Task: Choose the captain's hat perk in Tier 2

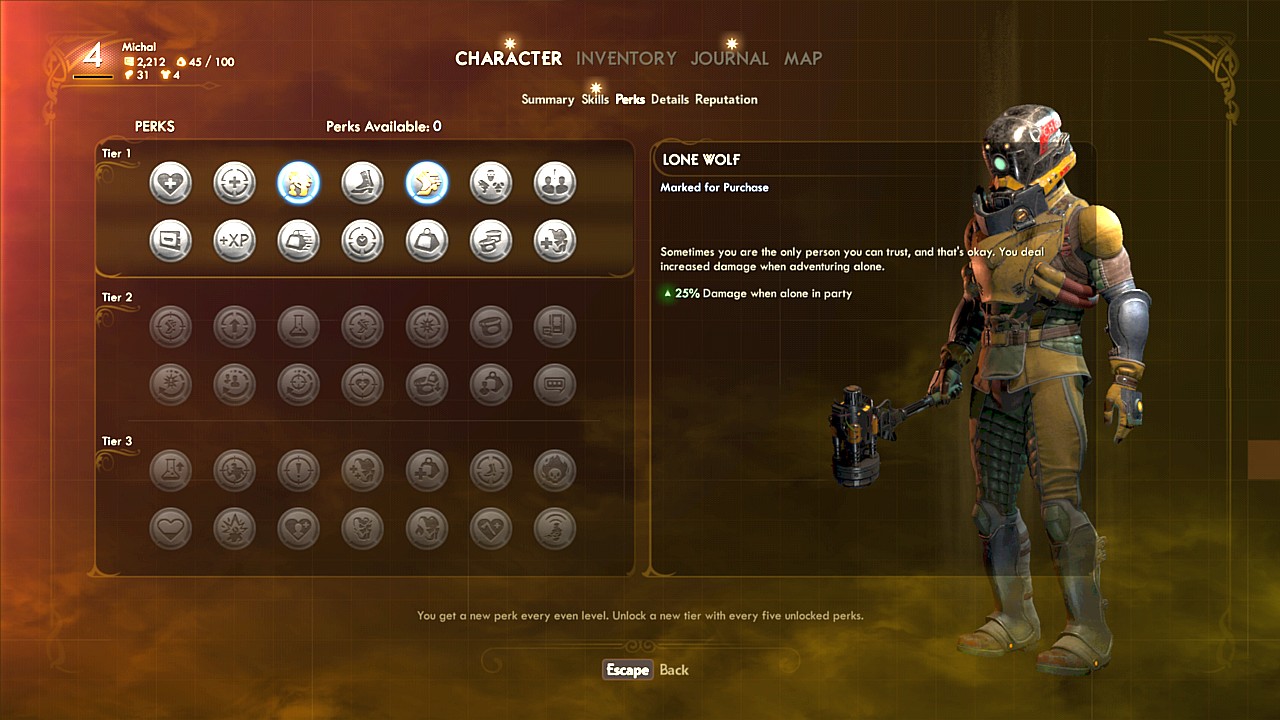Action: (490, 327)
